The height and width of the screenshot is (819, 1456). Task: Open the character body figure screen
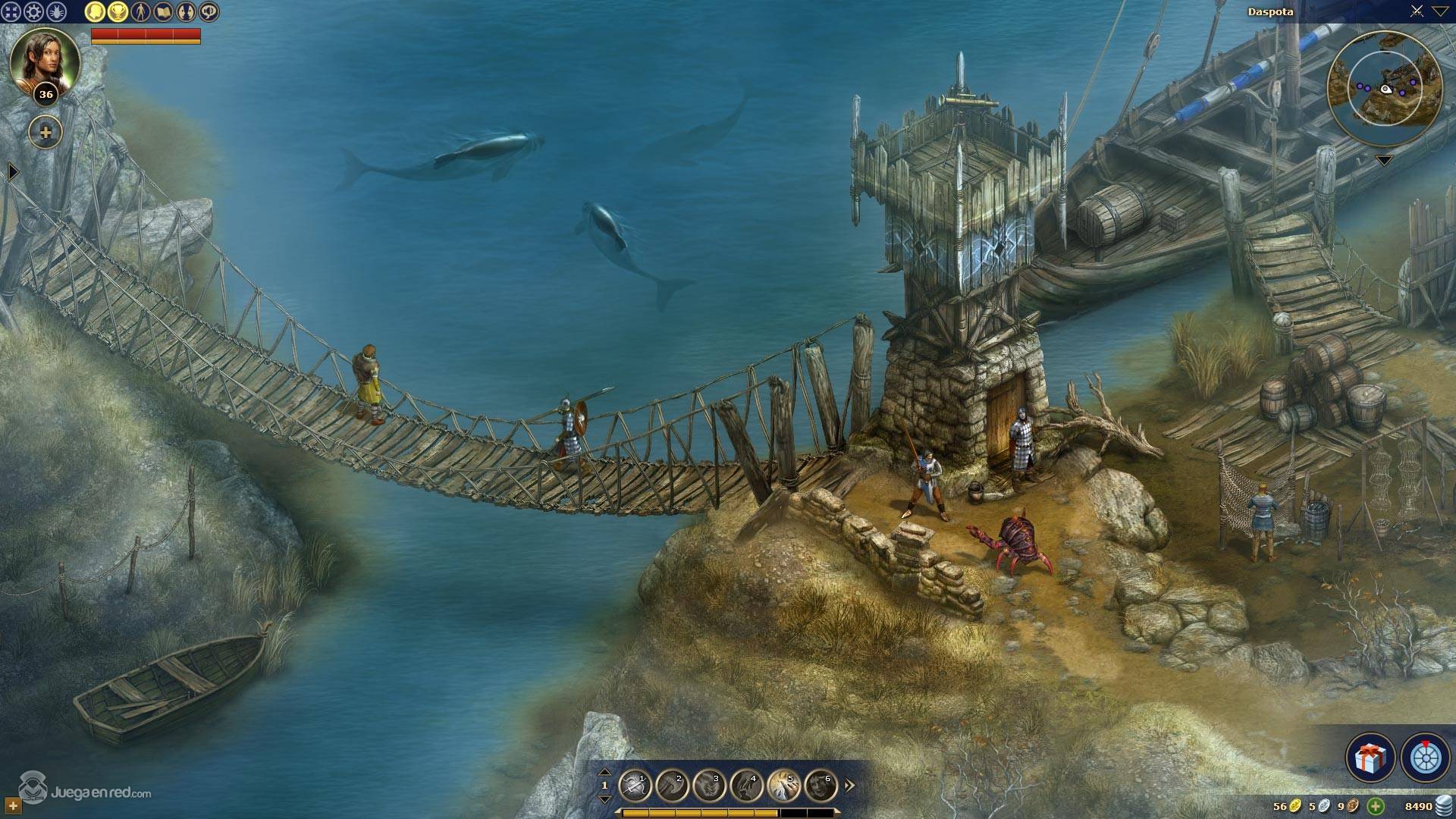pyautogui.click(x=140, y=11)
